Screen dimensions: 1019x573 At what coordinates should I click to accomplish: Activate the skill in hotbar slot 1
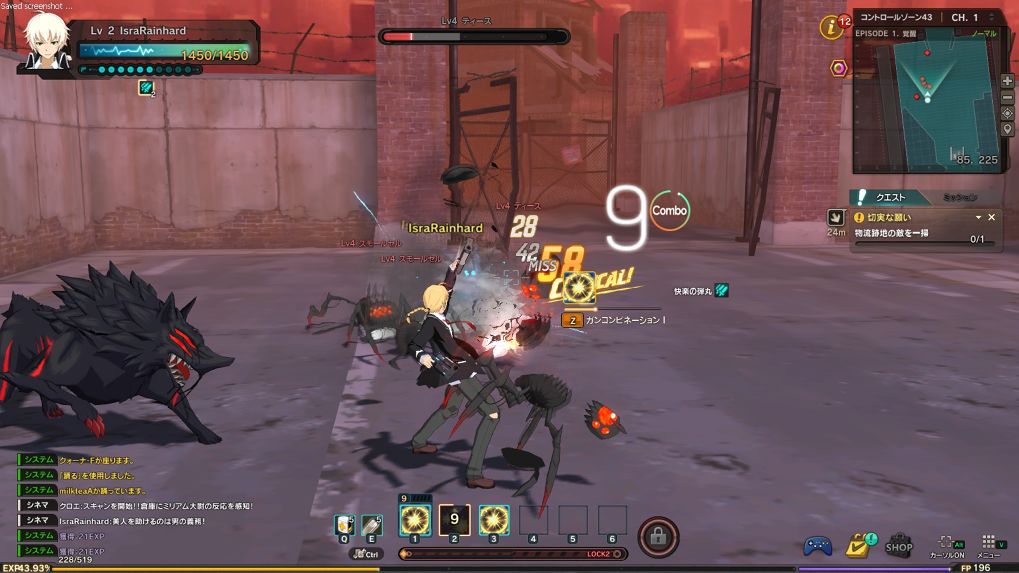(414, 520)
